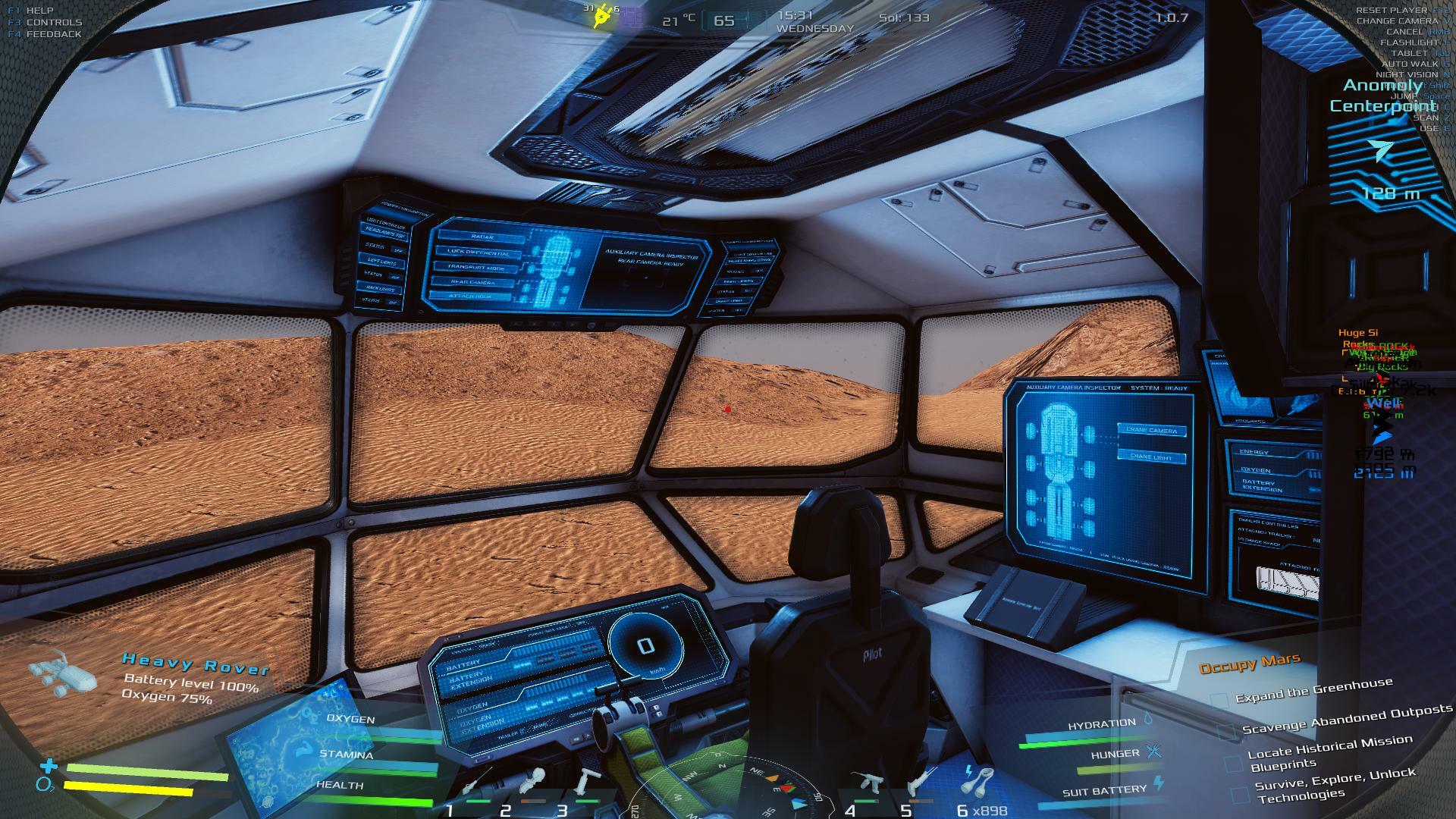The image size is (1456, 819).
Task: Select the Expand the Greenhouse objective
Action: [x=1313, y=690]
